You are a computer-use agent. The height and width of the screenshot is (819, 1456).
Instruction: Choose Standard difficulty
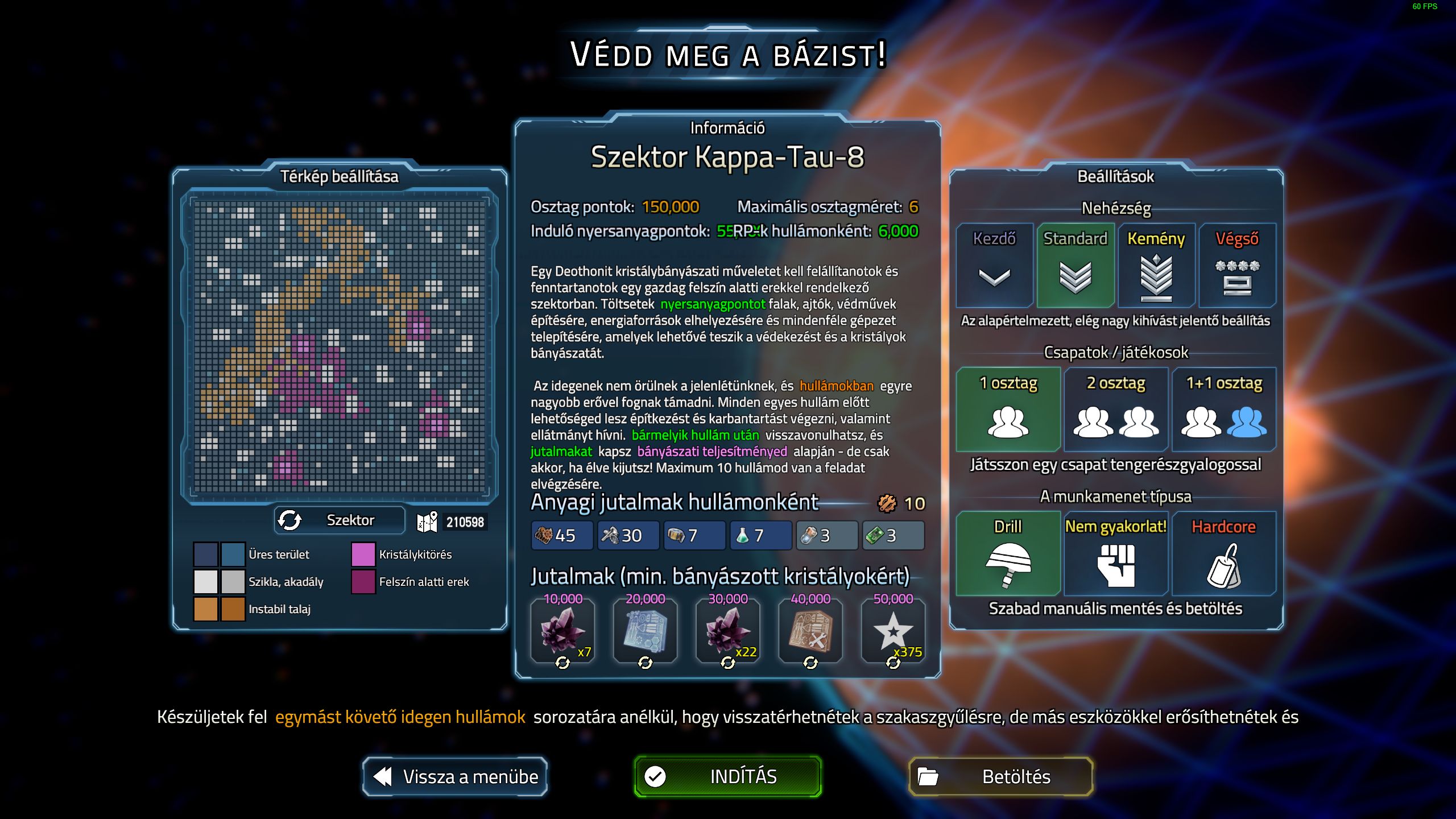coord(1075,265)
